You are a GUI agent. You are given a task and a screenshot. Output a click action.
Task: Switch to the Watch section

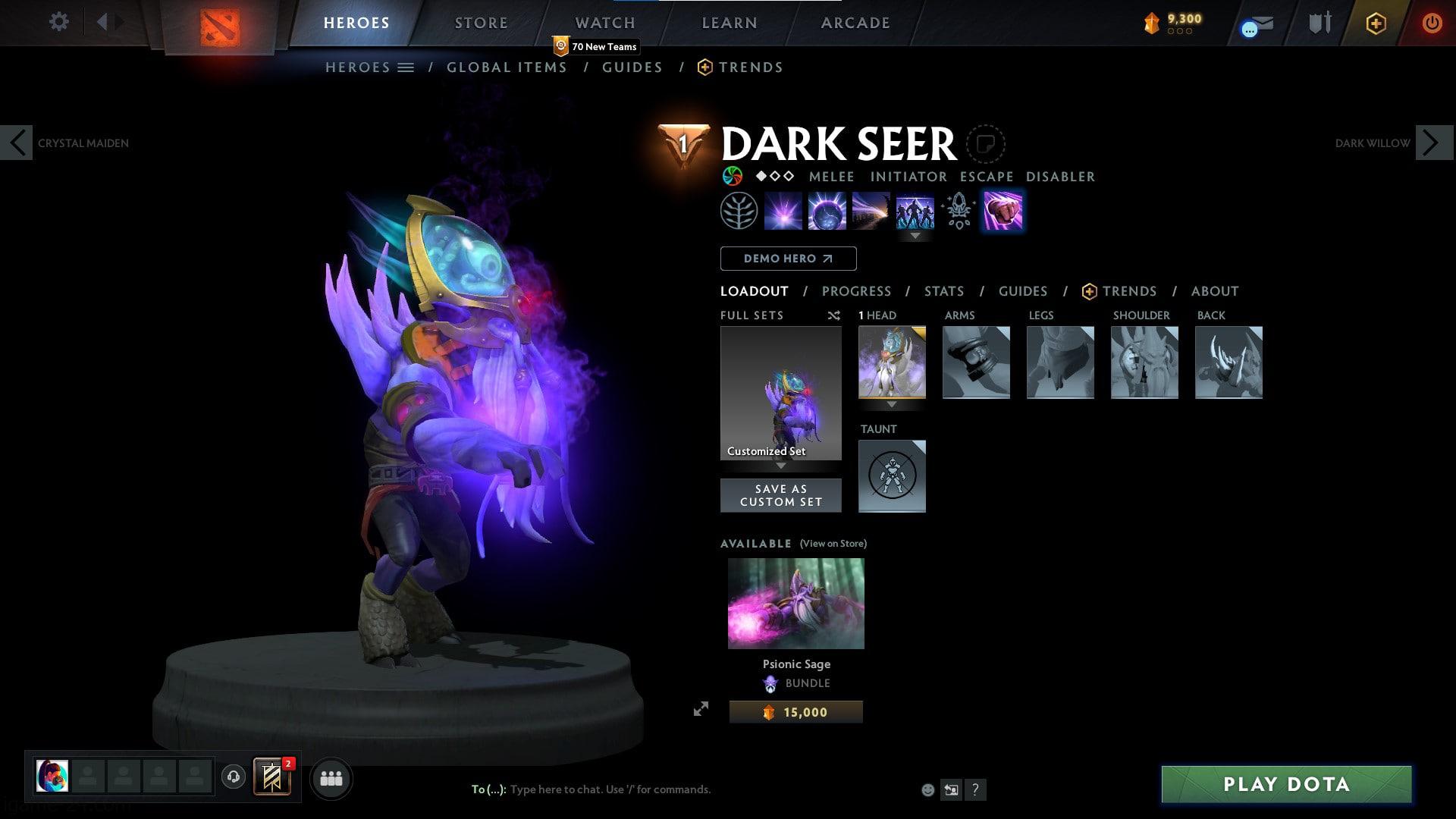coord(604,23)
